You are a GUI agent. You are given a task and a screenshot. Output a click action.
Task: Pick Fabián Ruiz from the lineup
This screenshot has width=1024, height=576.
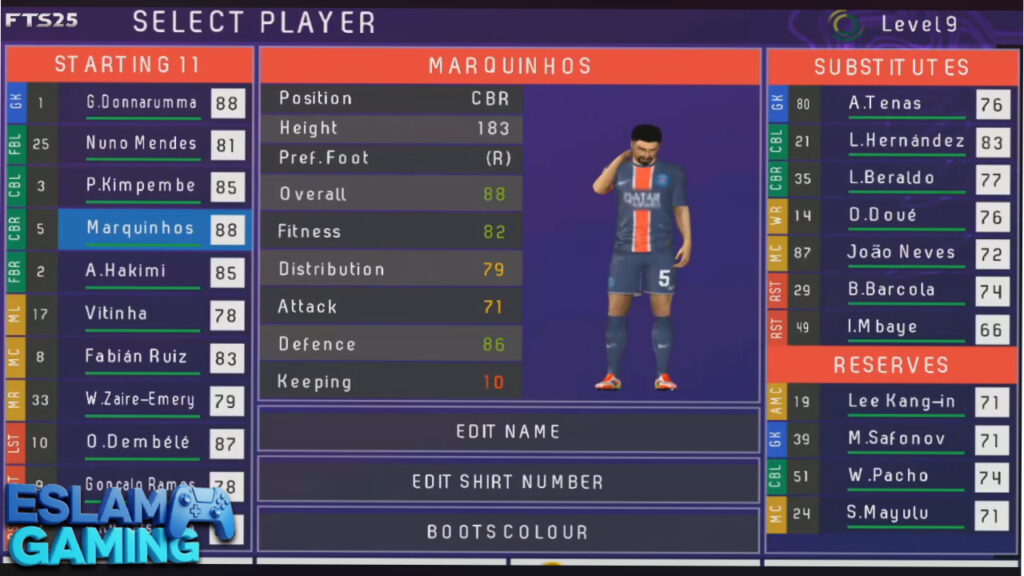coord(140,357)
